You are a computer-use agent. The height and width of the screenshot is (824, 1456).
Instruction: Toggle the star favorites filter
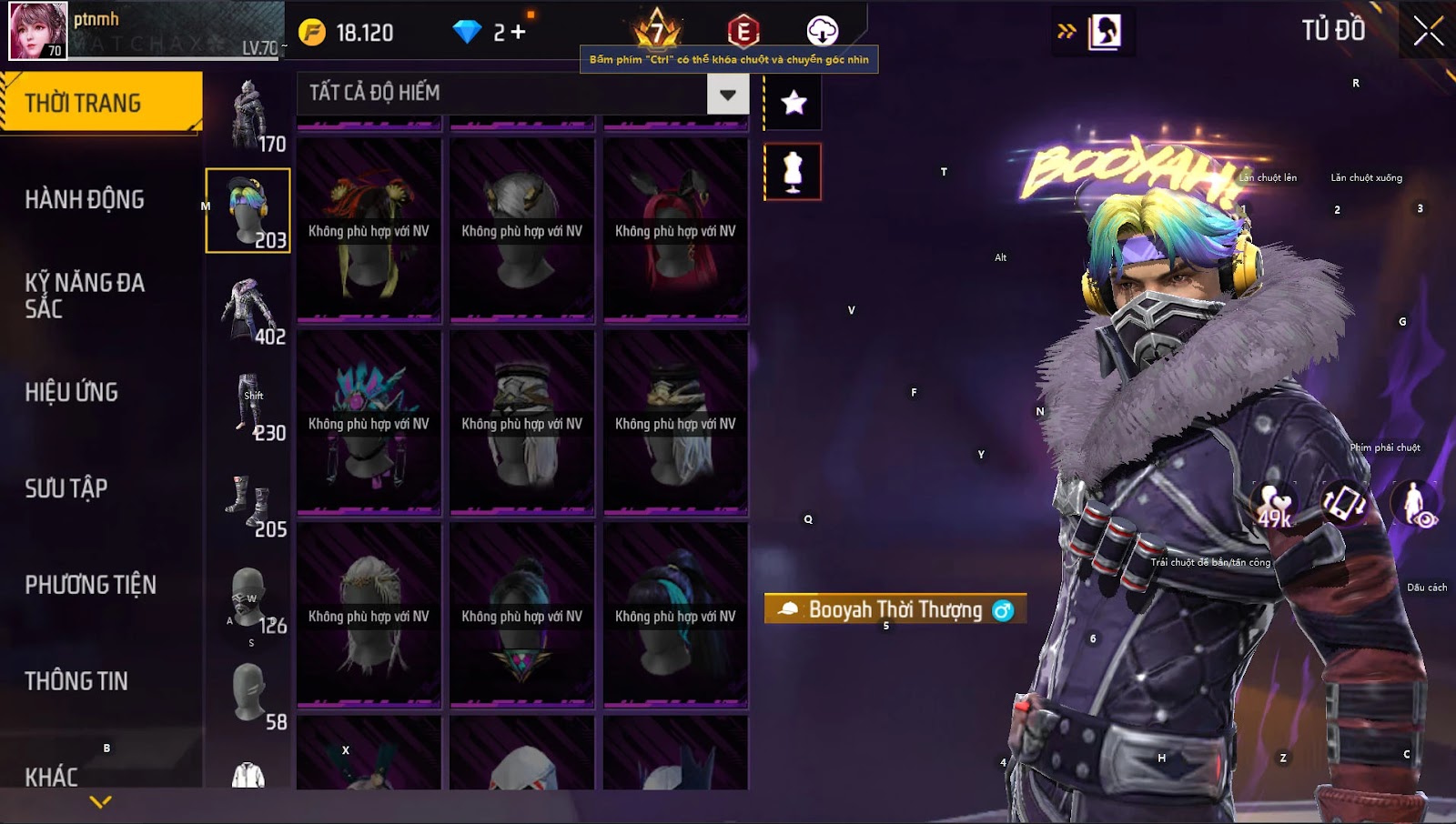point(794,103)
